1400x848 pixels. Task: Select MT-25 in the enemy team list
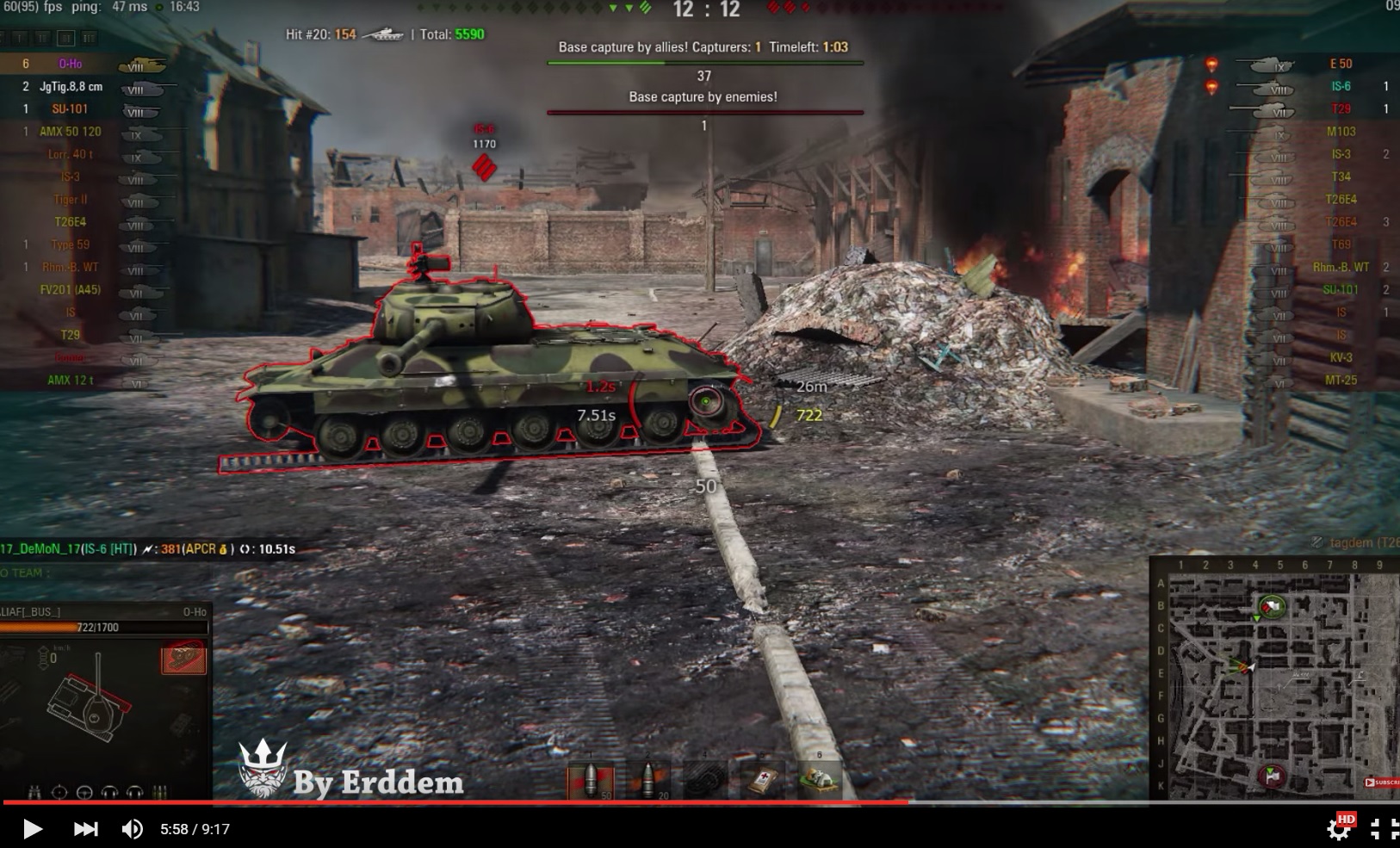[x=1340, y=380]
